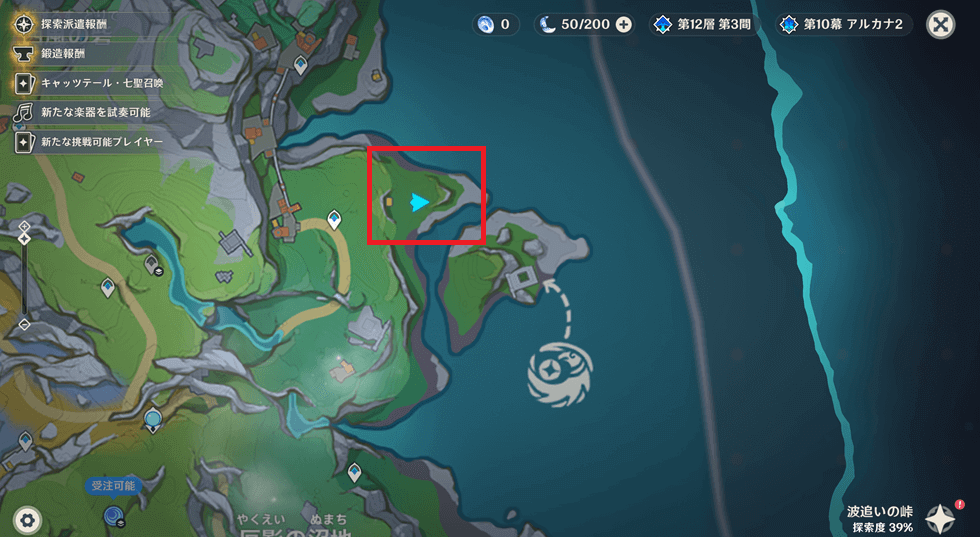The height and width of the screenshot is (537, 980).
Task: Select the 探索派遣報酬 reminder
Action: click(73, 22)
